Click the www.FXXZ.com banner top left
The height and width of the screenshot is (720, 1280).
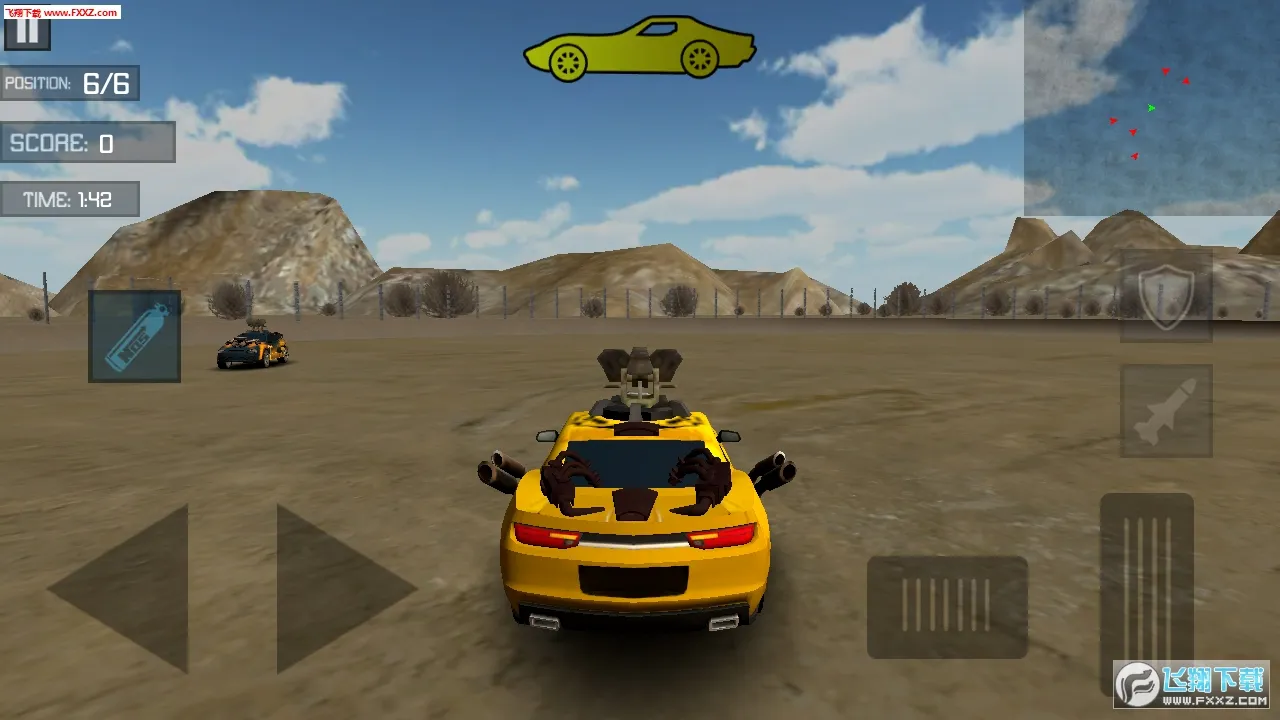[60, 13]
